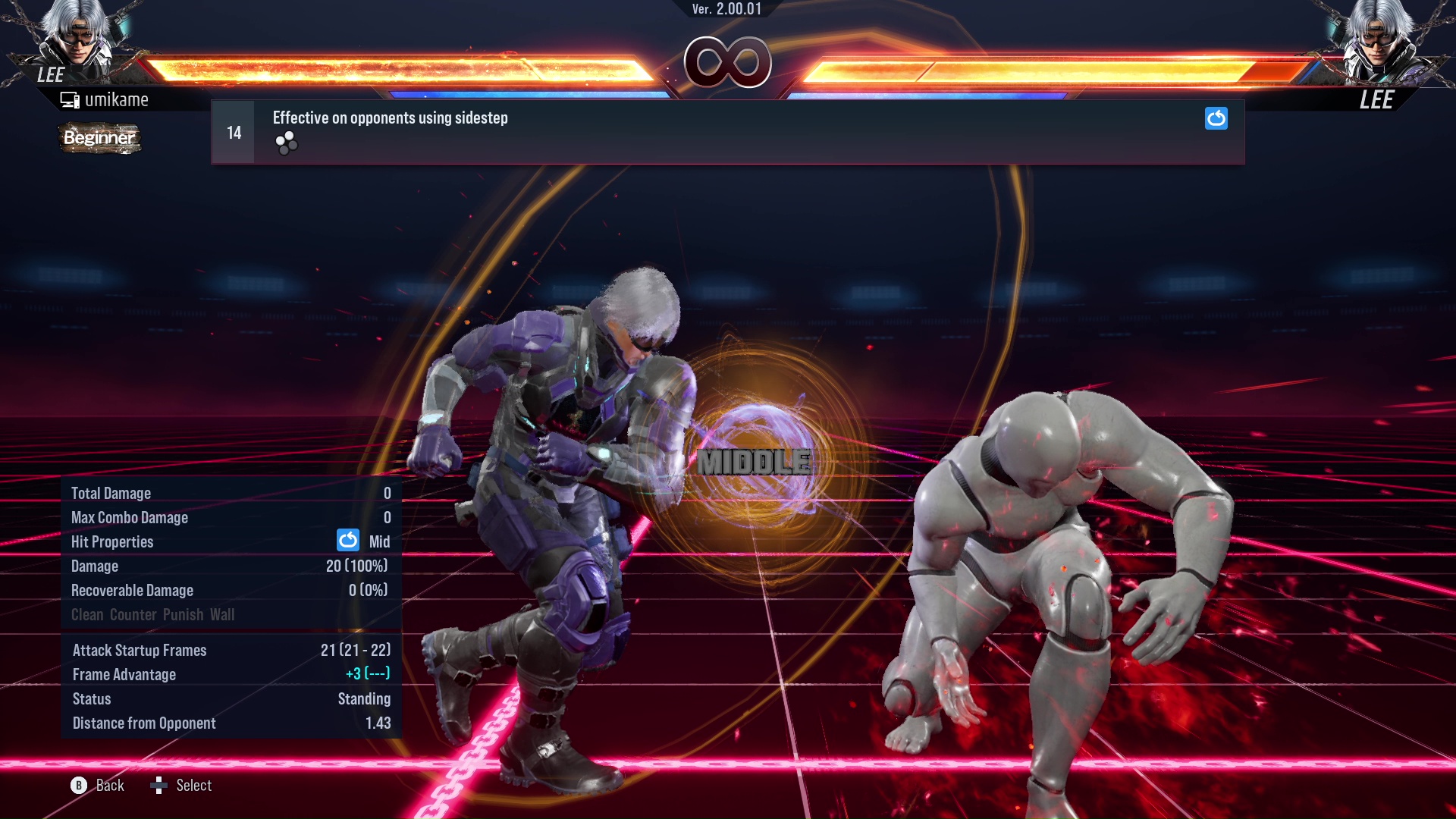Open the Hit Properties Mid value

tap(381, 541)
